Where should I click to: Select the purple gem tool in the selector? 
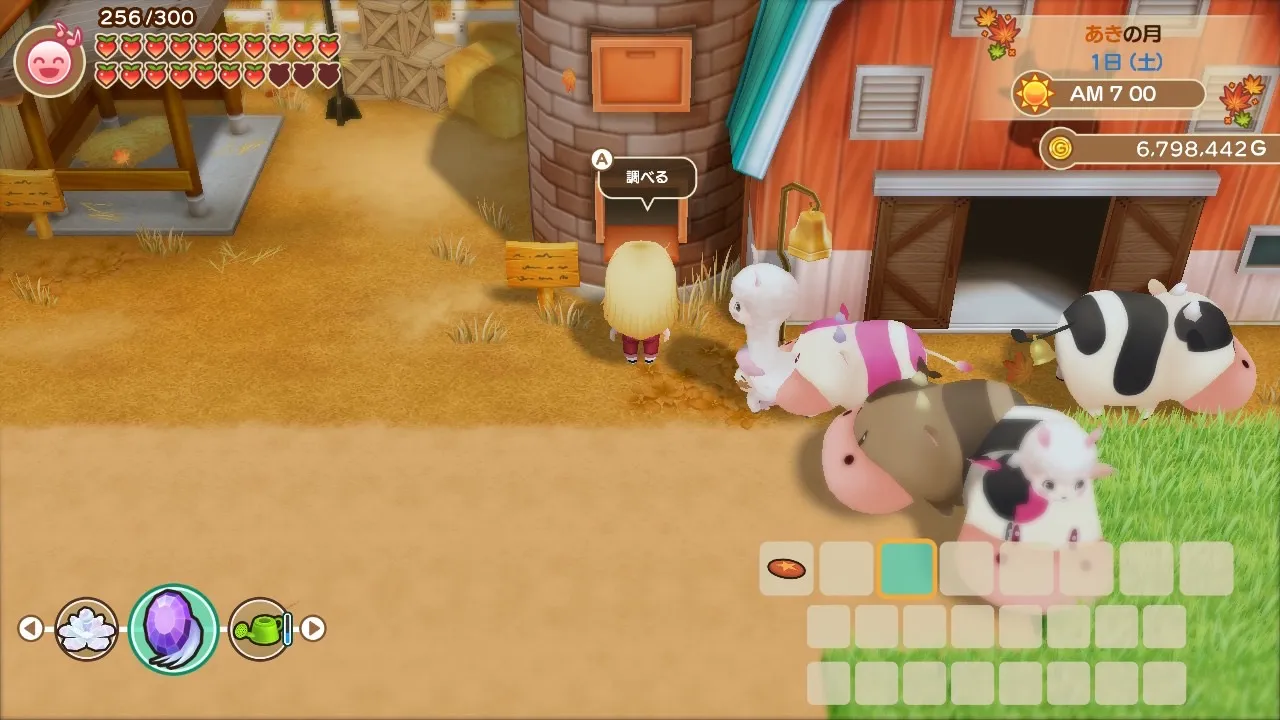173,628
